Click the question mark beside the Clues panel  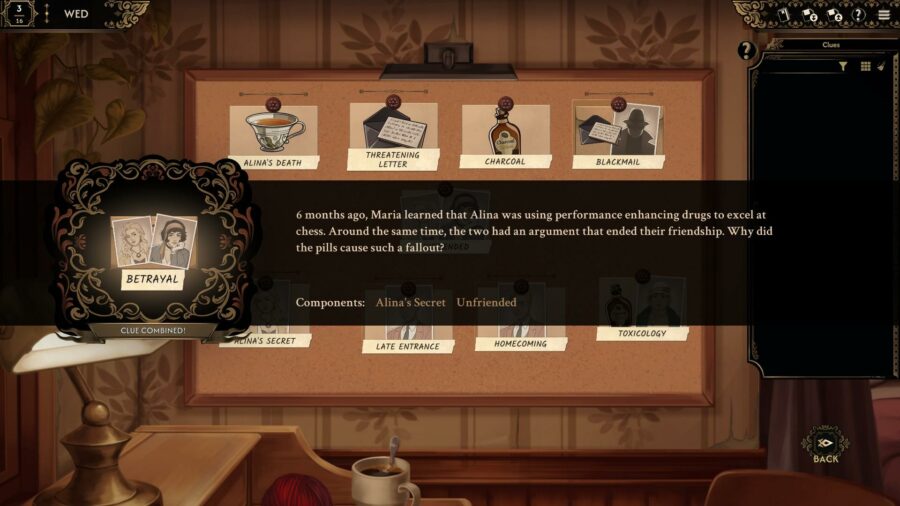tap(746, 50)
